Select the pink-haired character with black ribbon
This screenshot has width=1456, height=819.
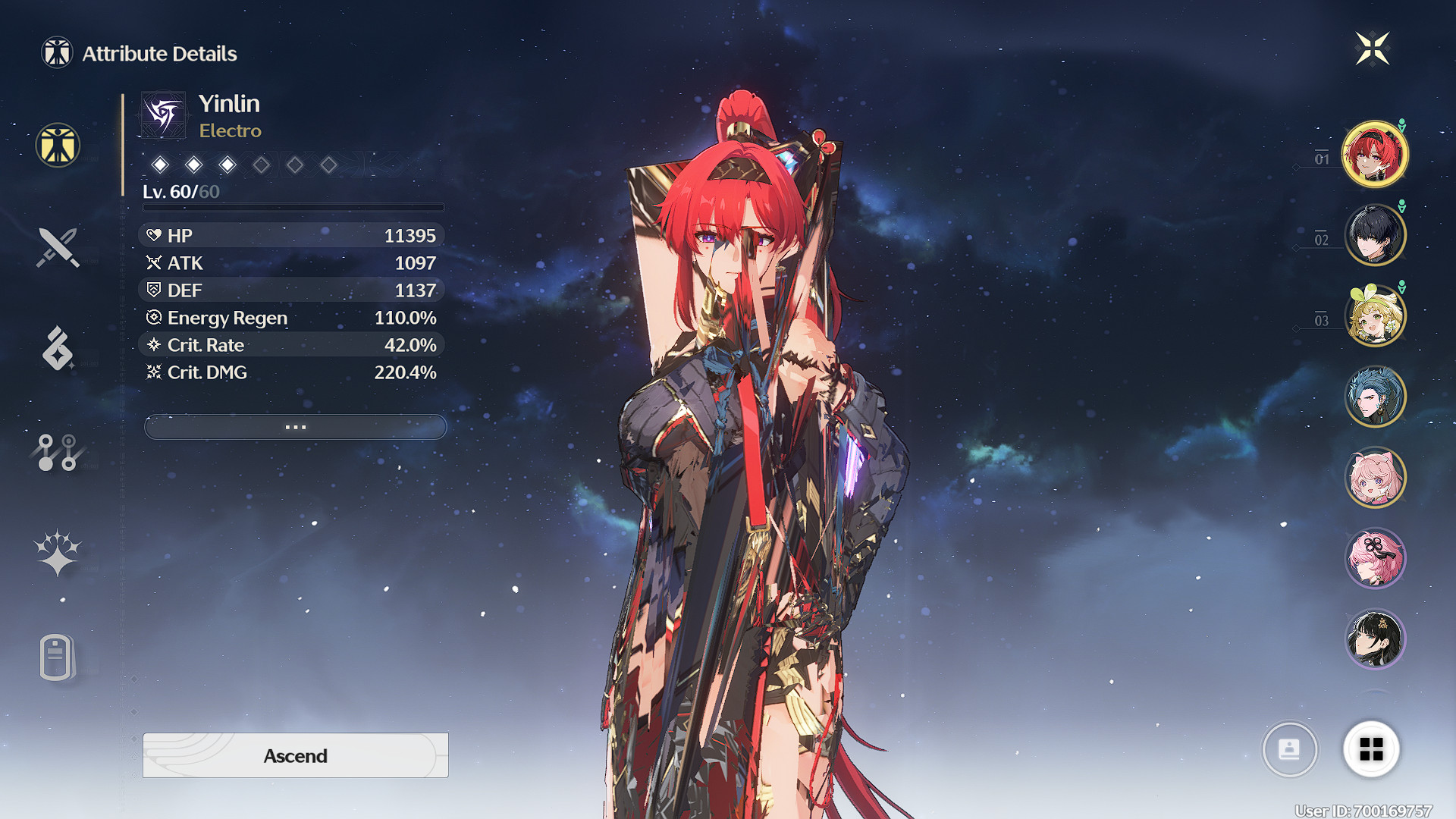pyautogui.click(x=1375, y=558)
